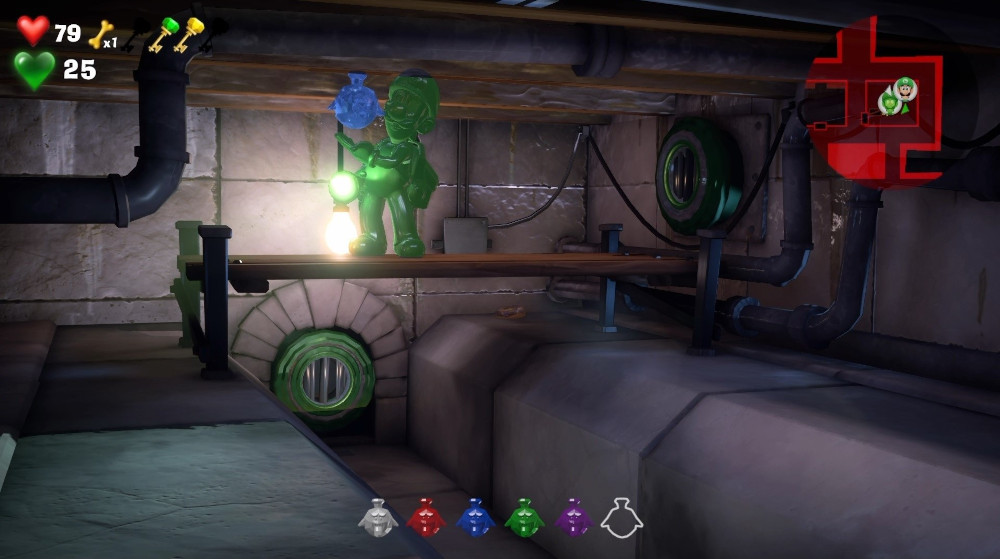The height and width of the screenshot is (559, 1000).
Task: Select the purple gem icon
Action: 573,519
